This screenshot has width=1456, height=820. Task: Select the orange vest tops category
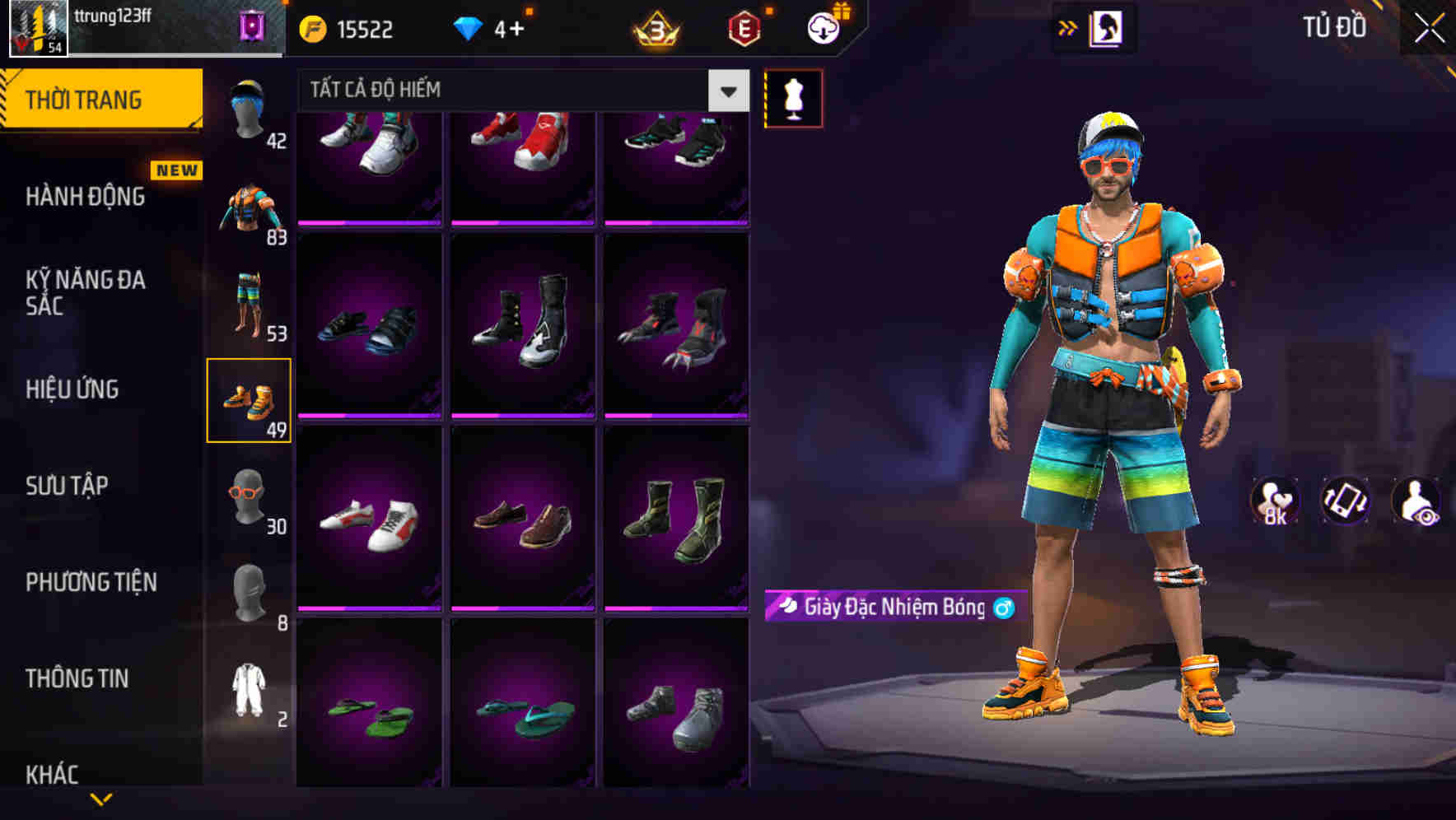249,206
